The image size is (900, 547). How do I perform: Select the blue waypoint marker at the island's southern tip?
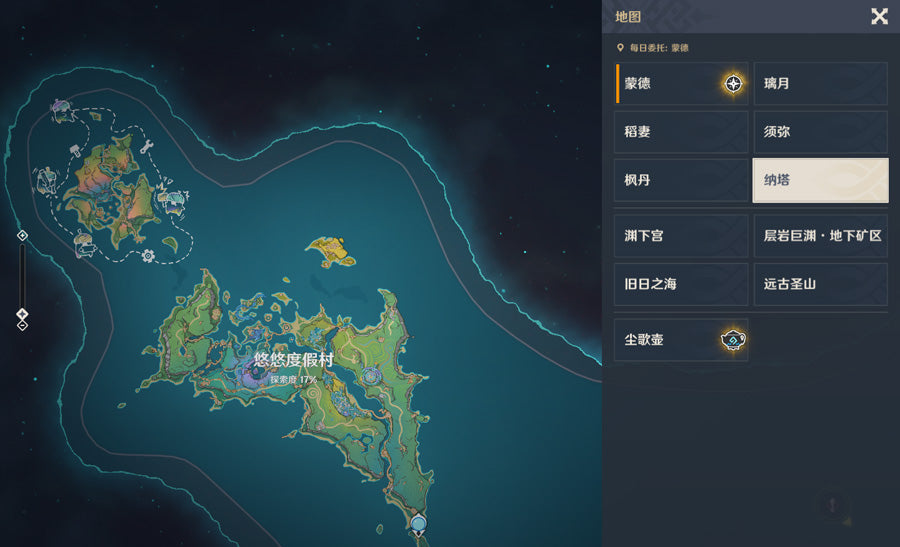point(418,523)
